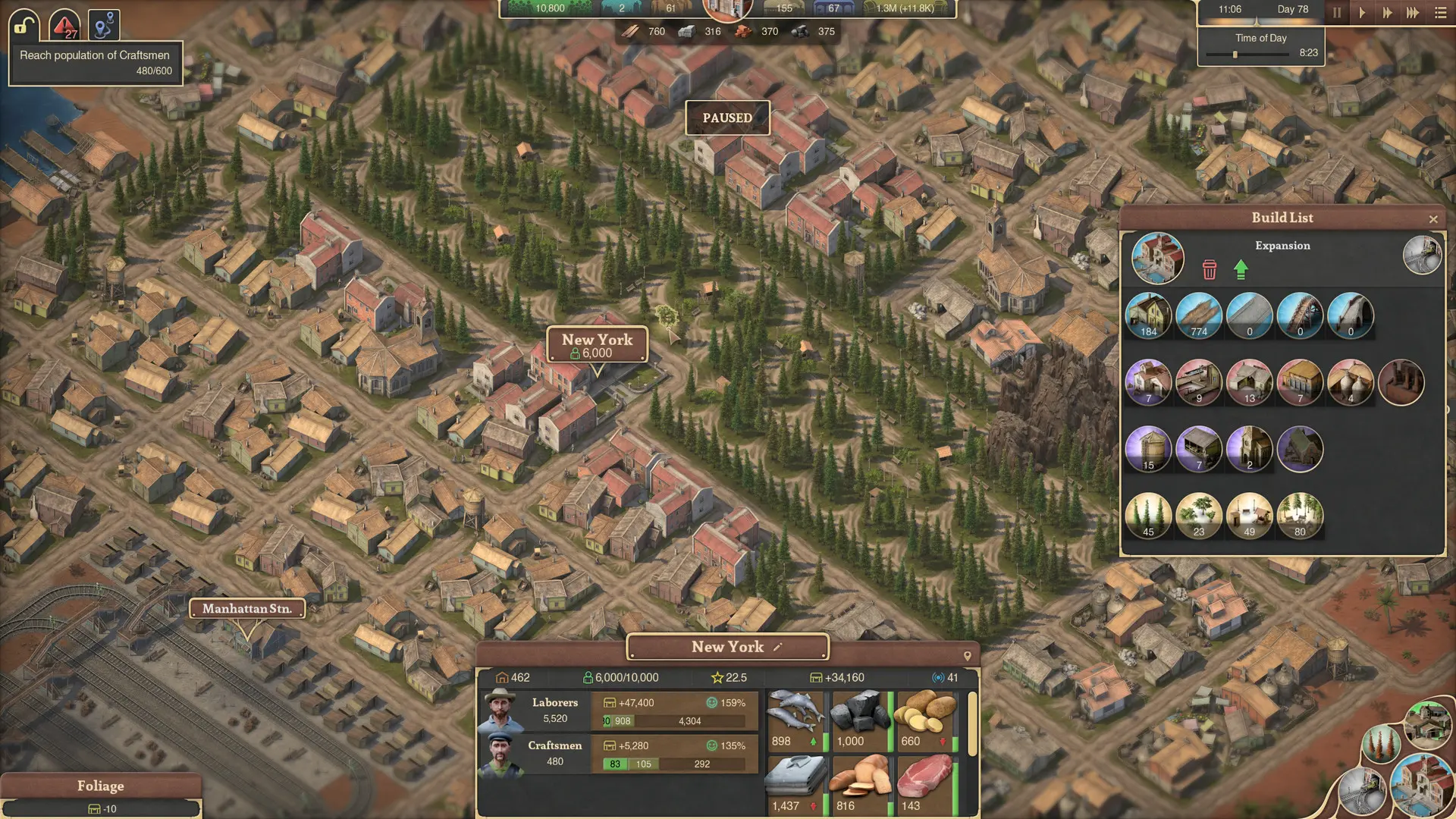Select the church build icon showing 2

pyautogui.click(x=1250, y=447)
